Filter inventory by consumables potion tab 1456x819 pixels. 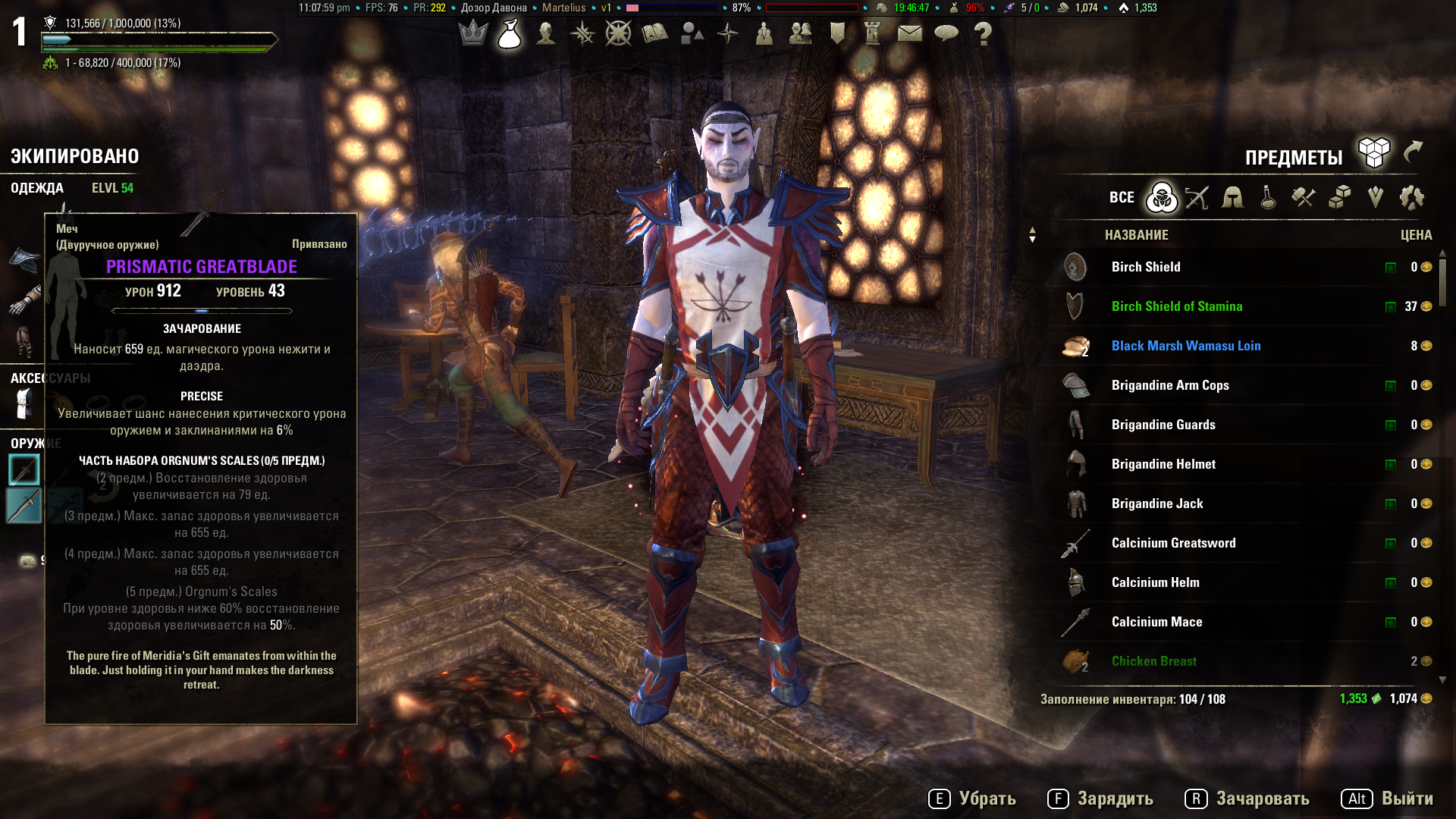pyautogui.click(x=1268, y=198)
